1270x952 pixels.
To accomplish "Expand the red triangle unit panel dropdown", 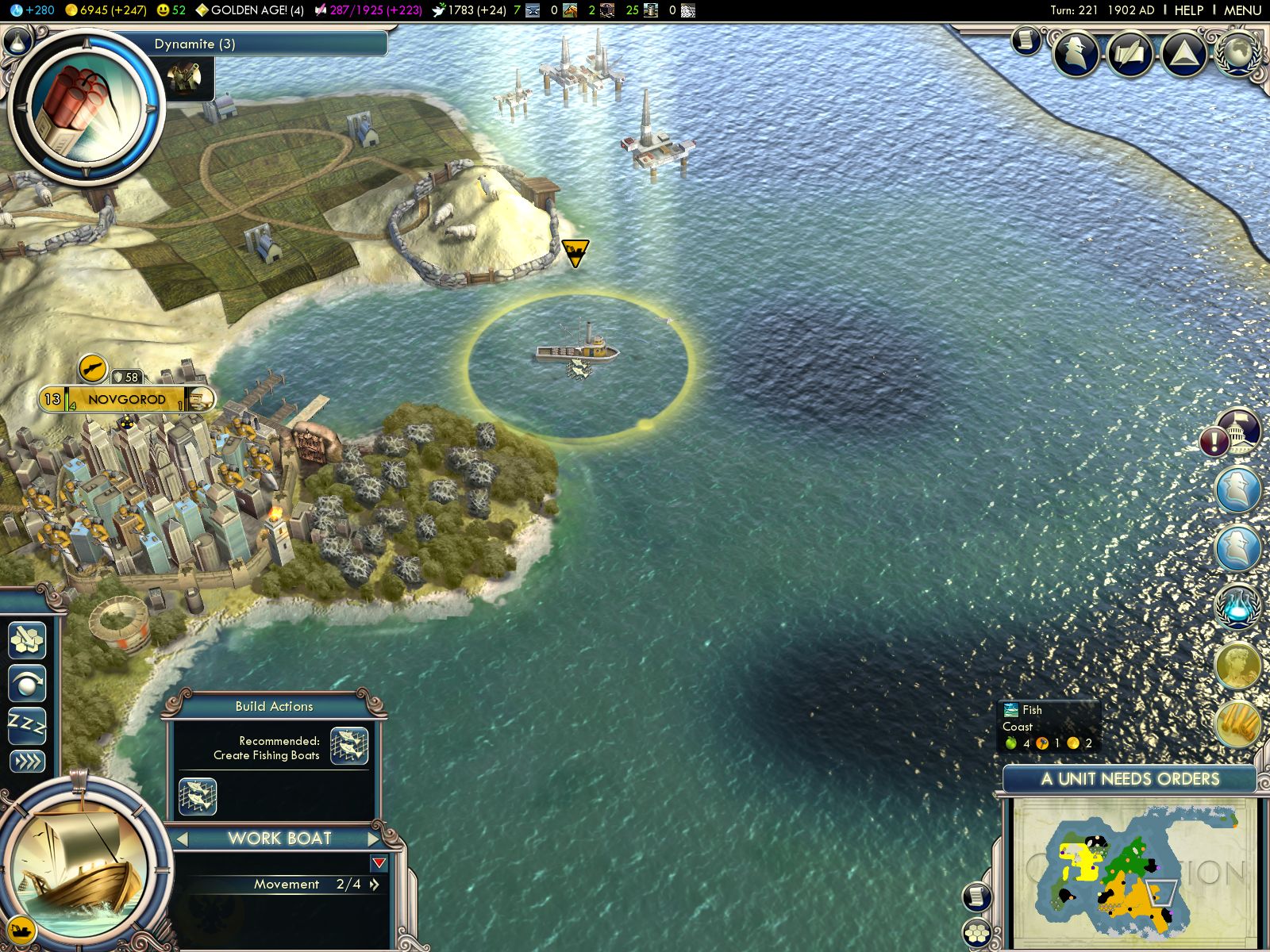I will 379,863.
